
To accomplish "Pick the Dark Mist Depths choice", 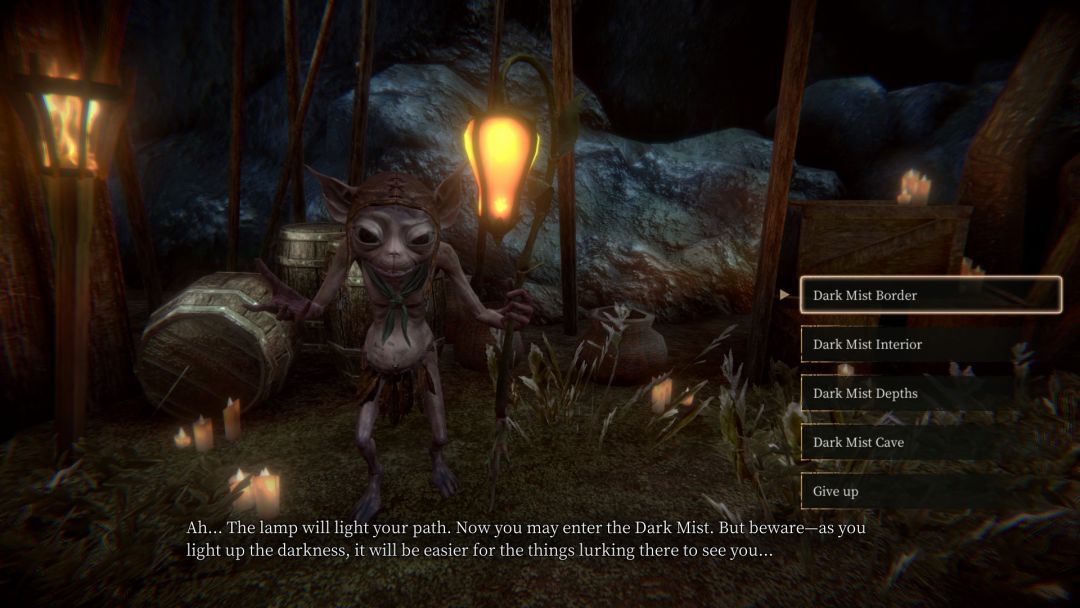I will pos(930,393).
